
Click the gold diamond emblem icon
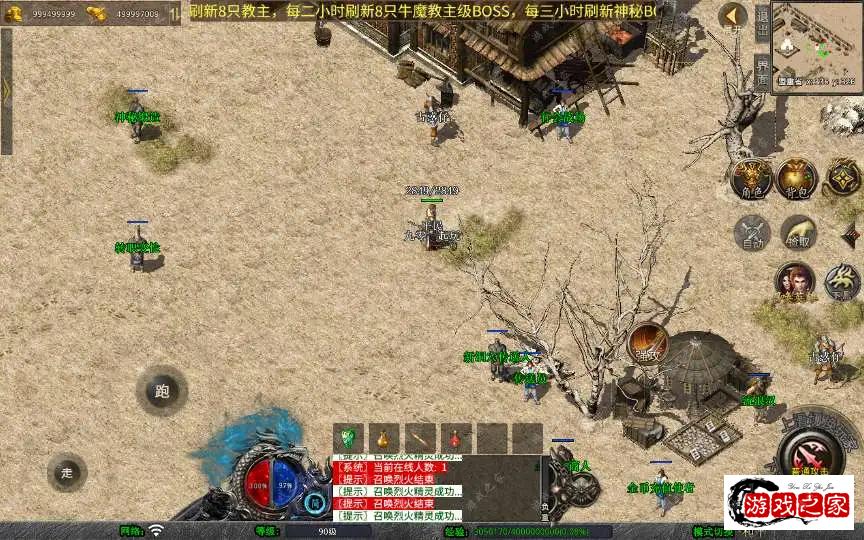point(843,178)
